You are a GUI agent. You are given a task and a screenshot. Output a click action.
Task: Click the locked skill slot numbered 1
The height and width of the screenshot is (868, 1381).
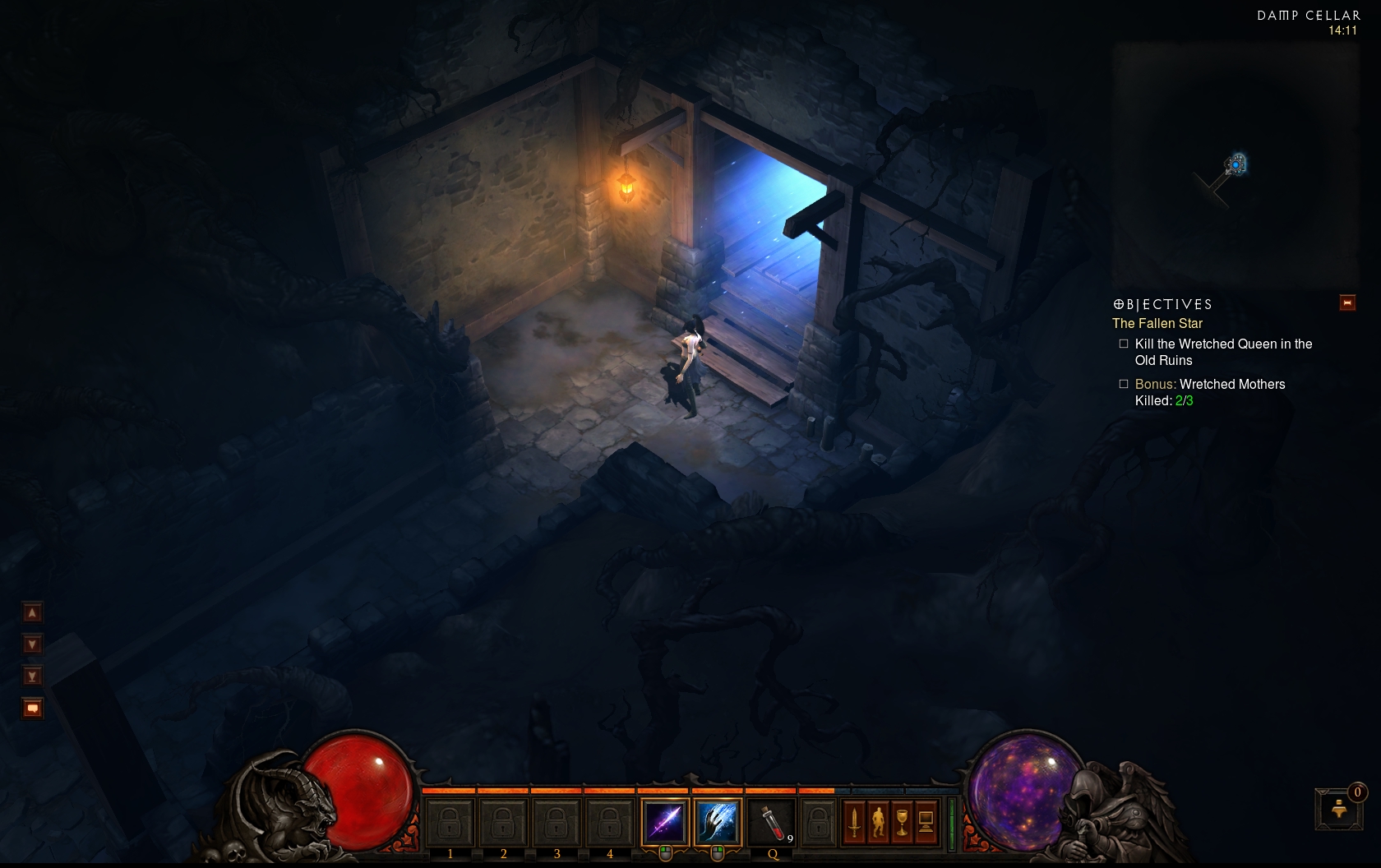(450, 821)
